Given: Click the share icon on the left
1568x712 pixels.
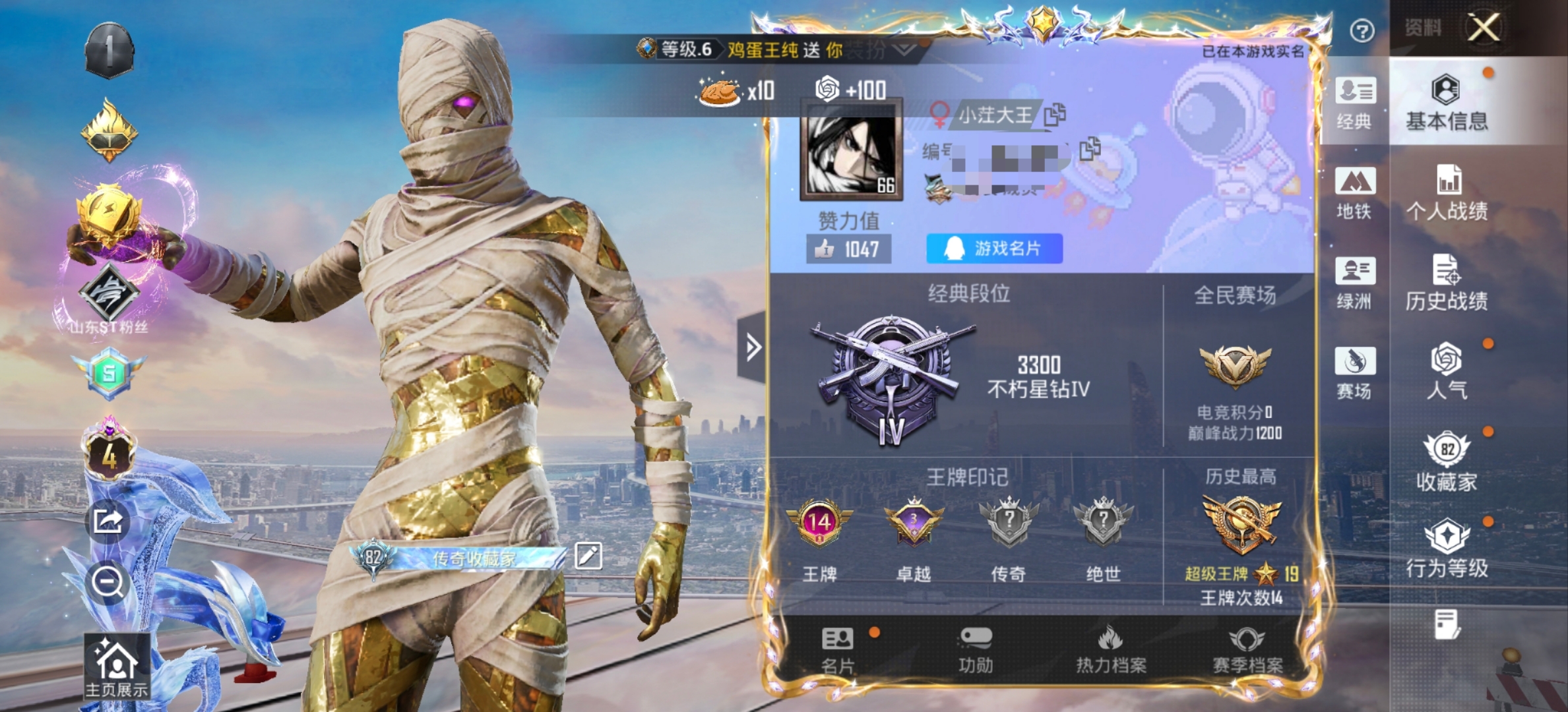Looking at the screenshot, I should (x=110, y=521).
